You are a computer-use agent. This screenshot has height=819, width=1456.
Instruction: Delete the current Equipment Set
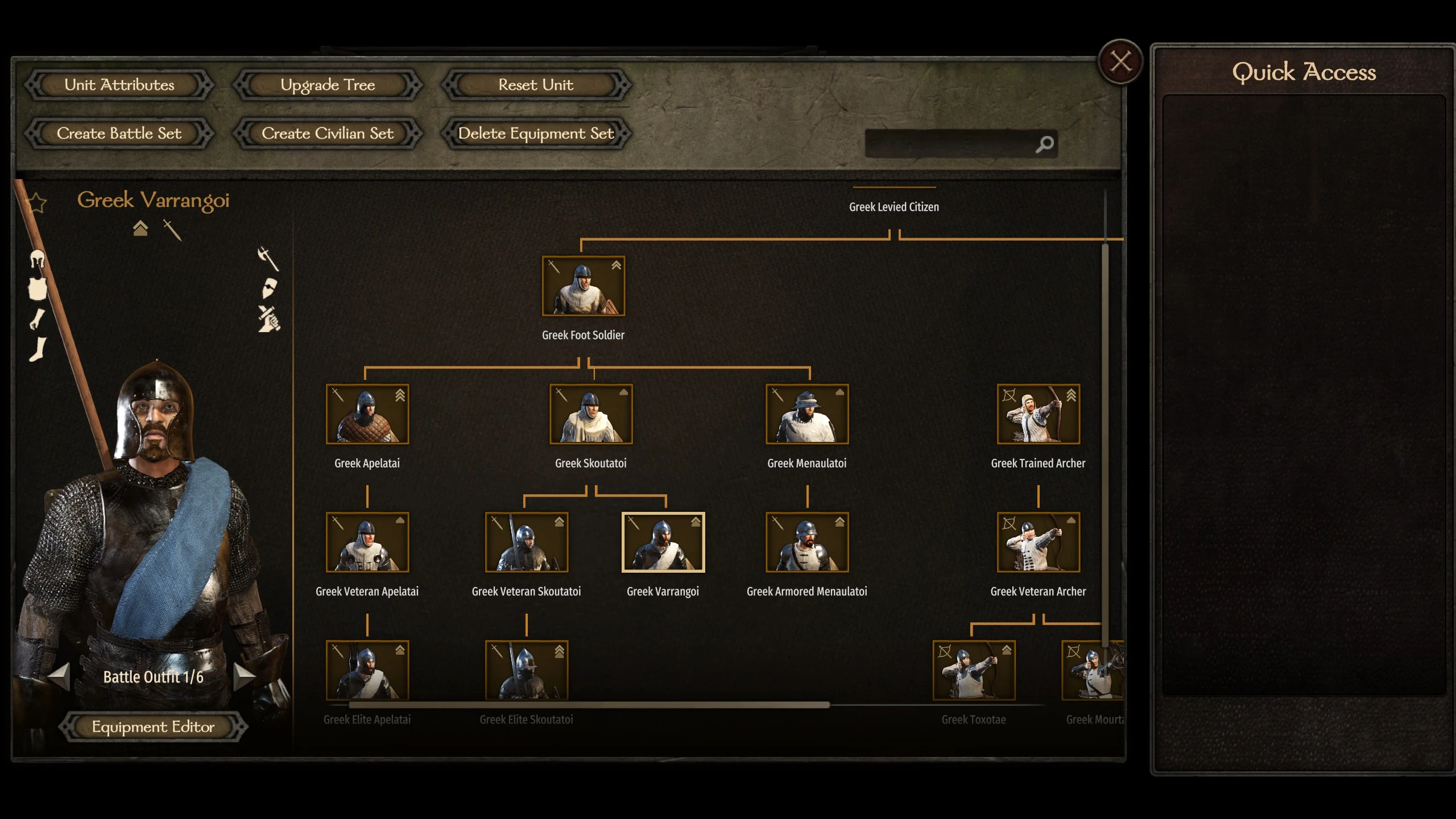536,133
